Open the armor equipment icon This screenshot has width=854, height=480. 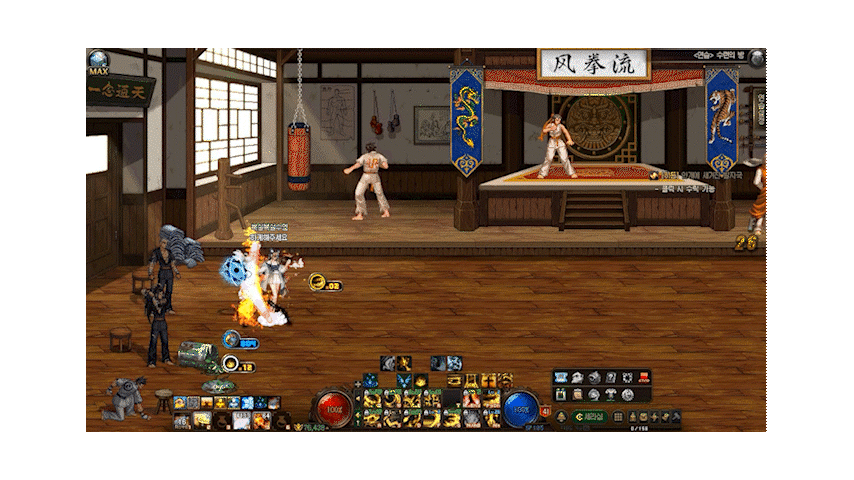[x=610, y=395]
